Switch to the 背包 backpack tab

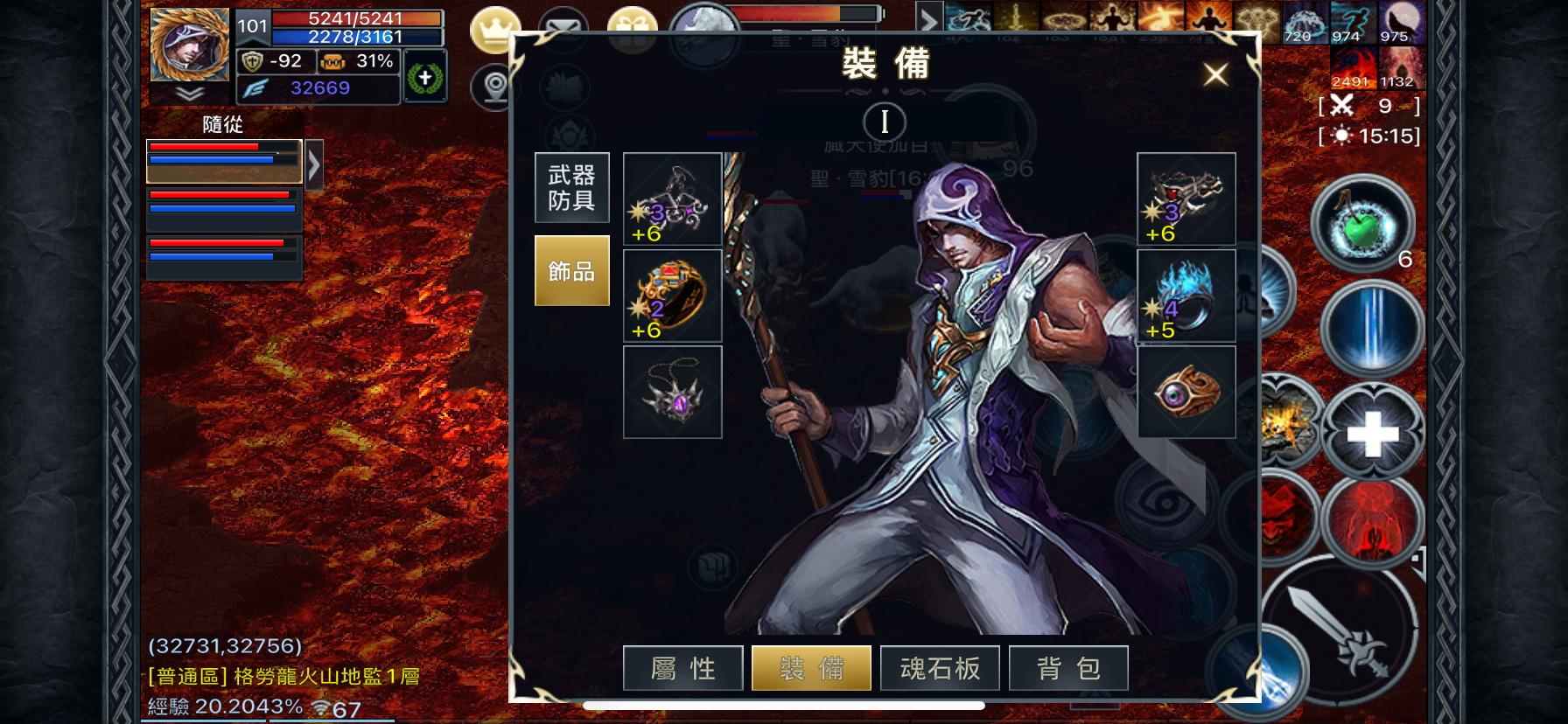tap(1068, 669)
